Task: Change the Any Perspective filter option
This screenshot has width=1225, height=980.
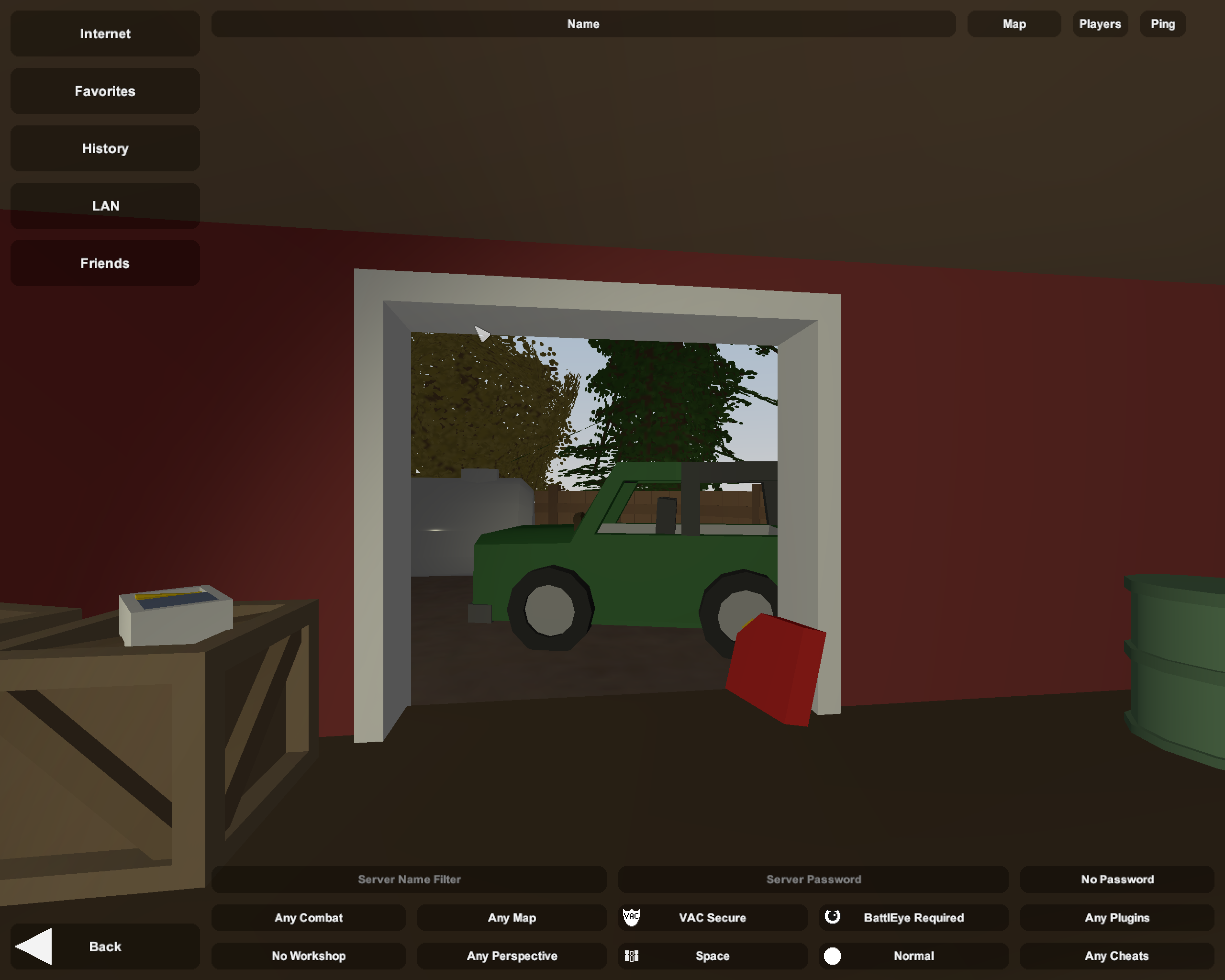Action: click(x=512, y=956)
